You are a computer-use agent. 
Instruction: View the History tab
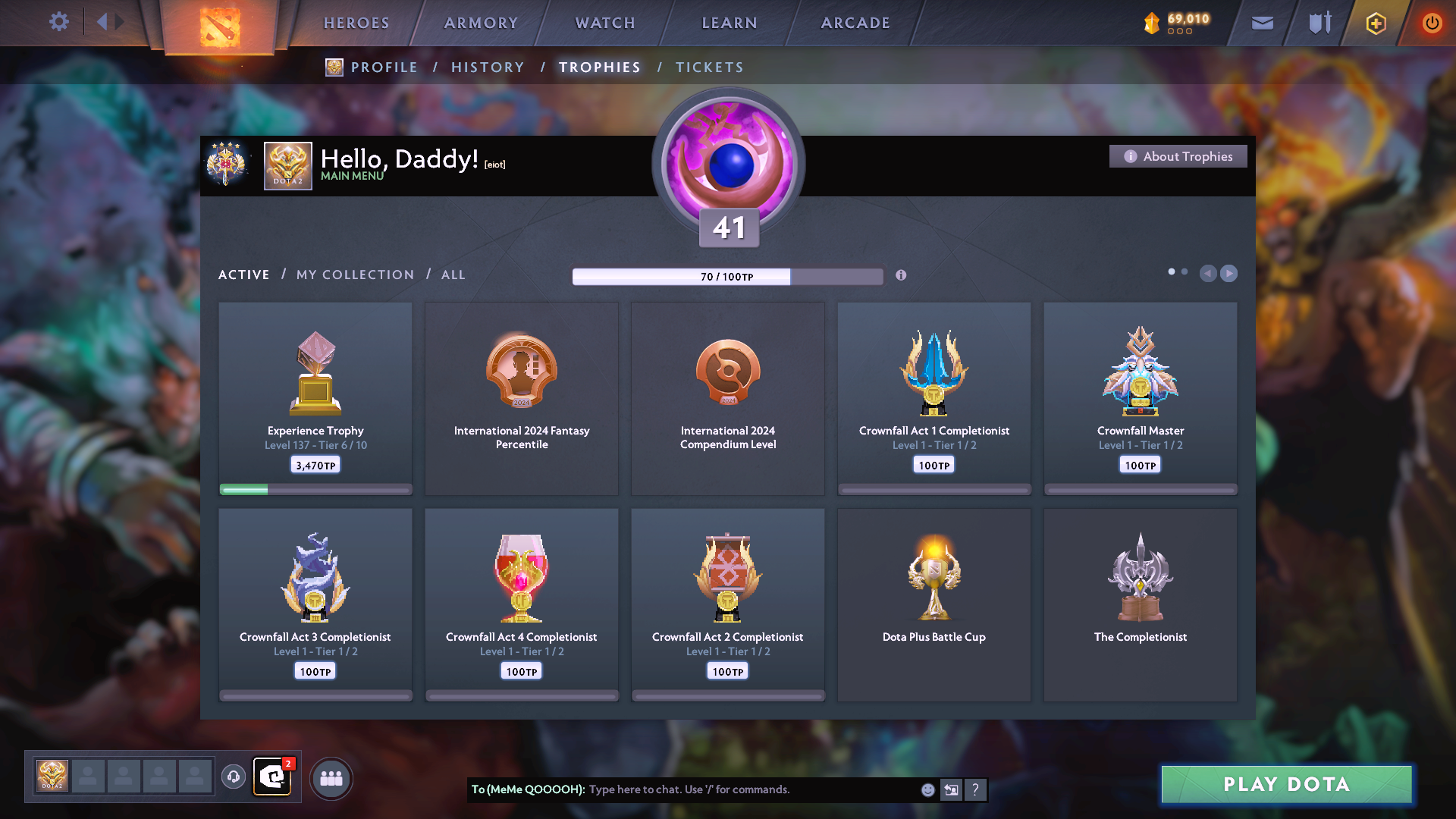click(488, 67)
